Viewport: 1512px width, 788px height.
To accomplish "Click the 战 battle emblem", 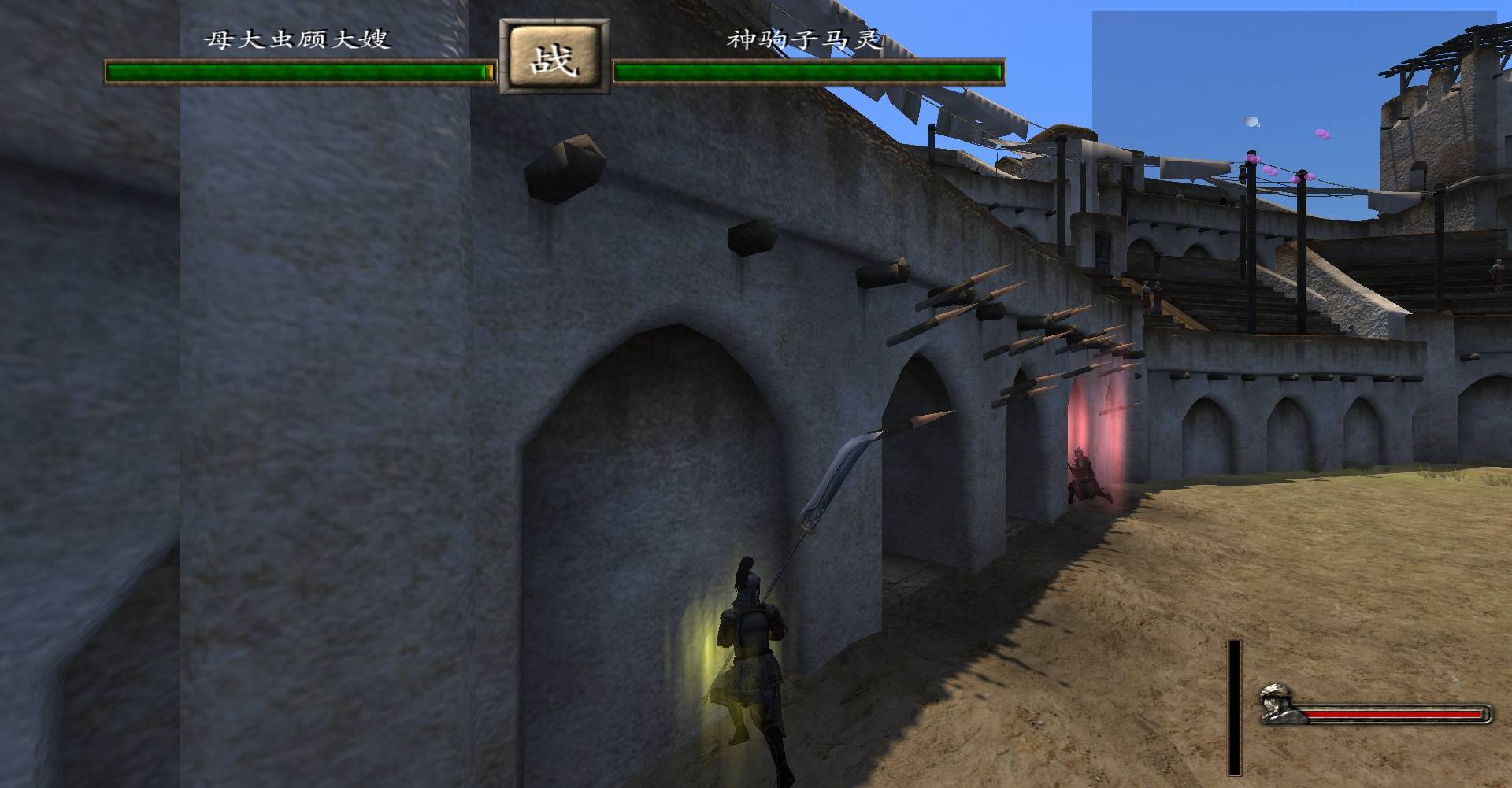I will (x=554, y=60).
